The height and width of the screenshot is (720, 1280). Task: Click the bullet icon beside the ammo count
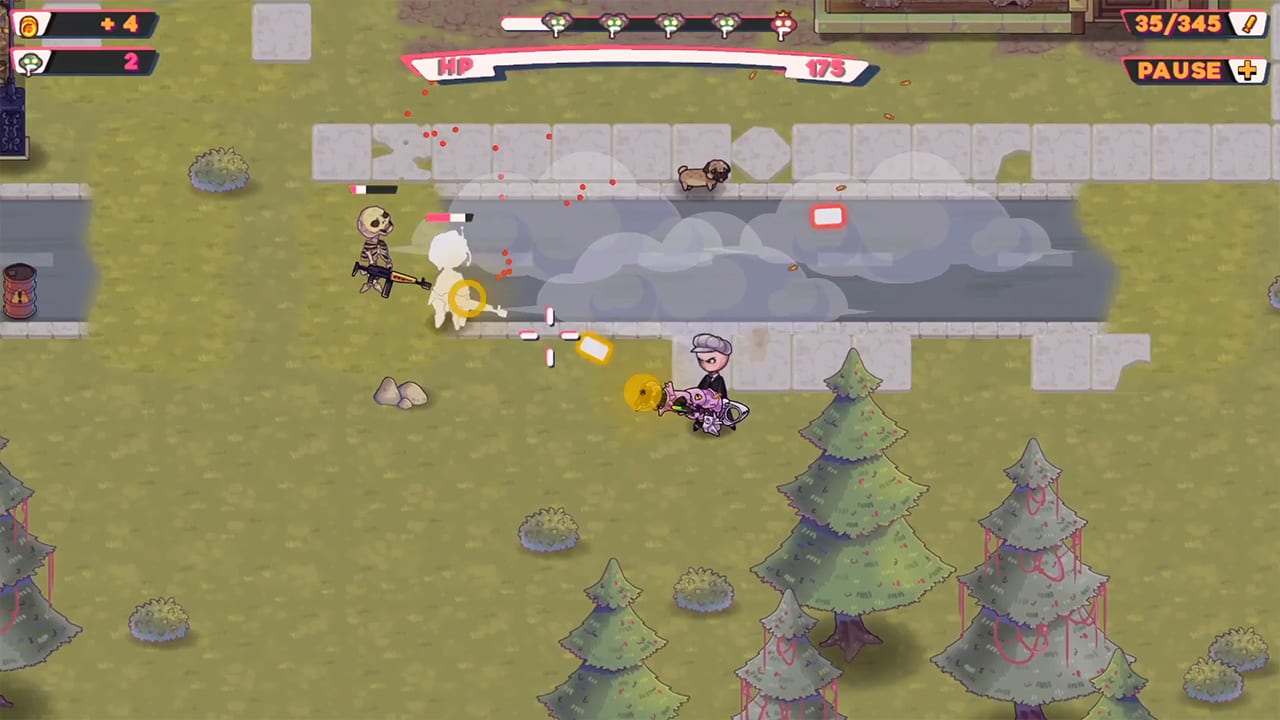[x=1249, y=23]
